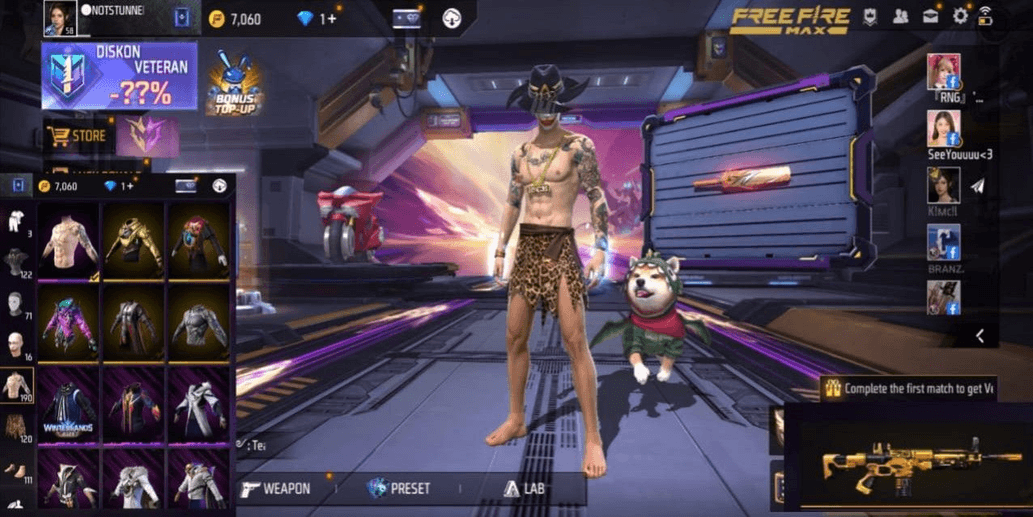The image size is (1033, 517).
Task: Open the friends list icon
Action: [x=901, y=17]
